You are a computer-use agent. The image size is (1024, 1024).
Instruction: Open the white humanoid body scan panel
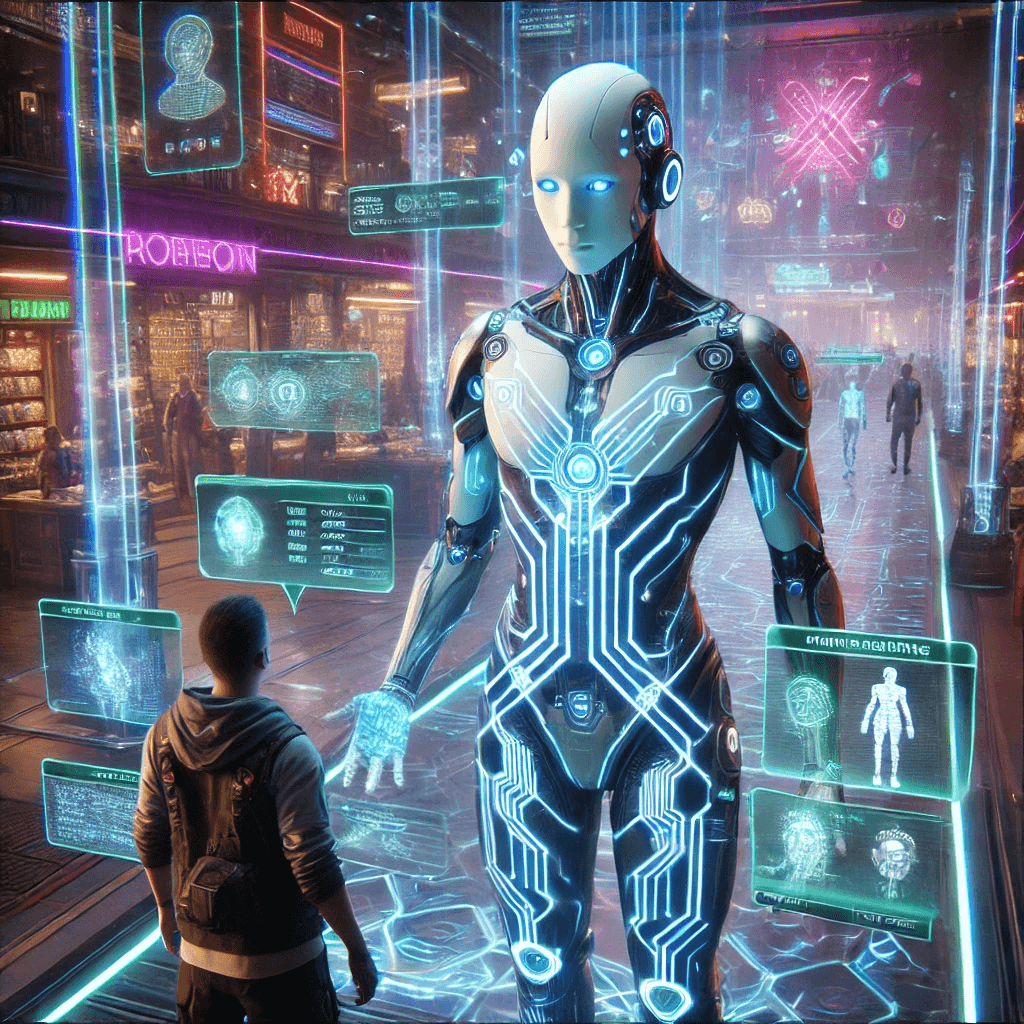tap(868, 716)
